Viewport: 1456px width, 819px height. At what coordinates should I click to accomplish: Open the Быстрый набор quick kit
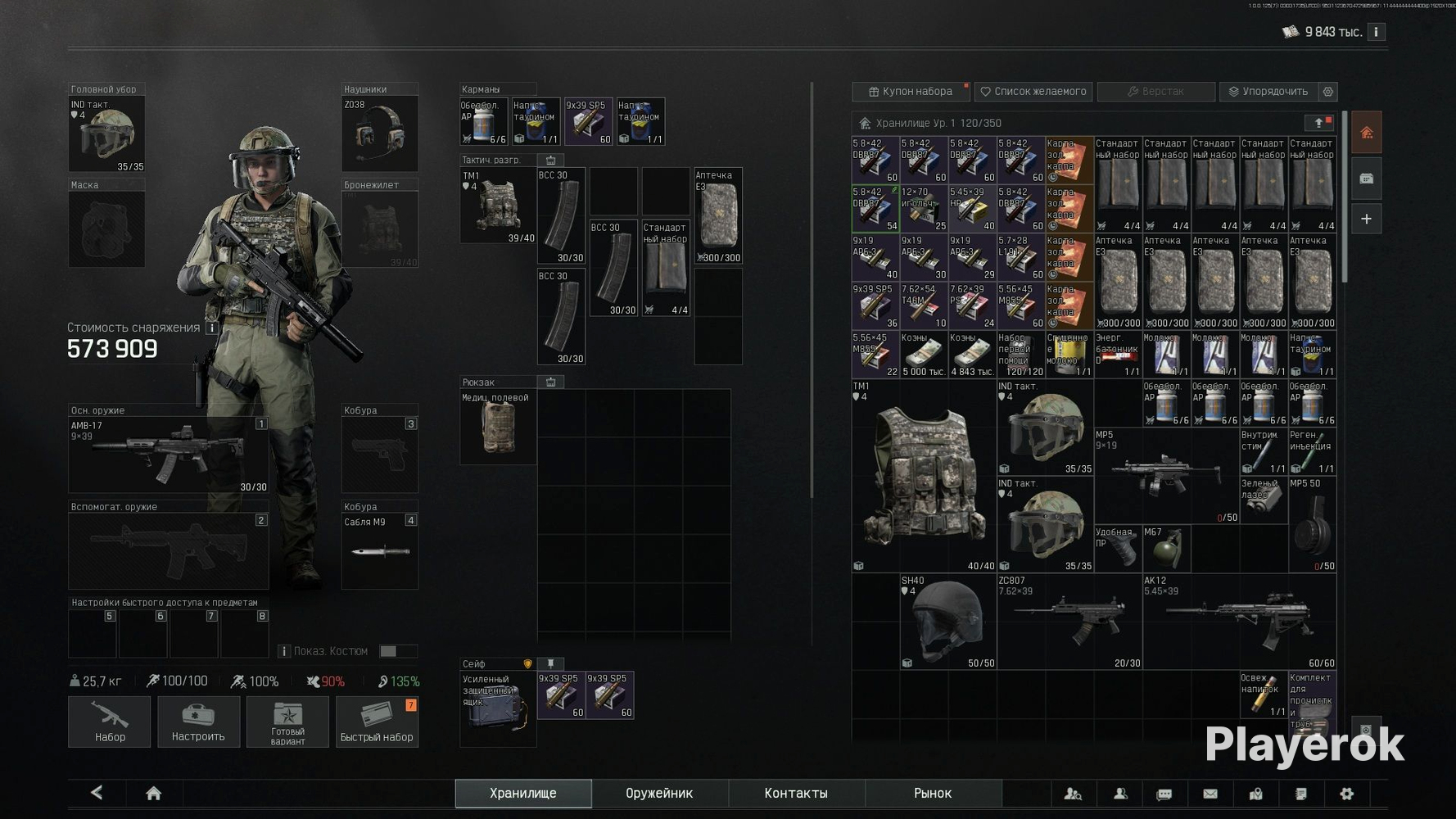coord(377,722)
